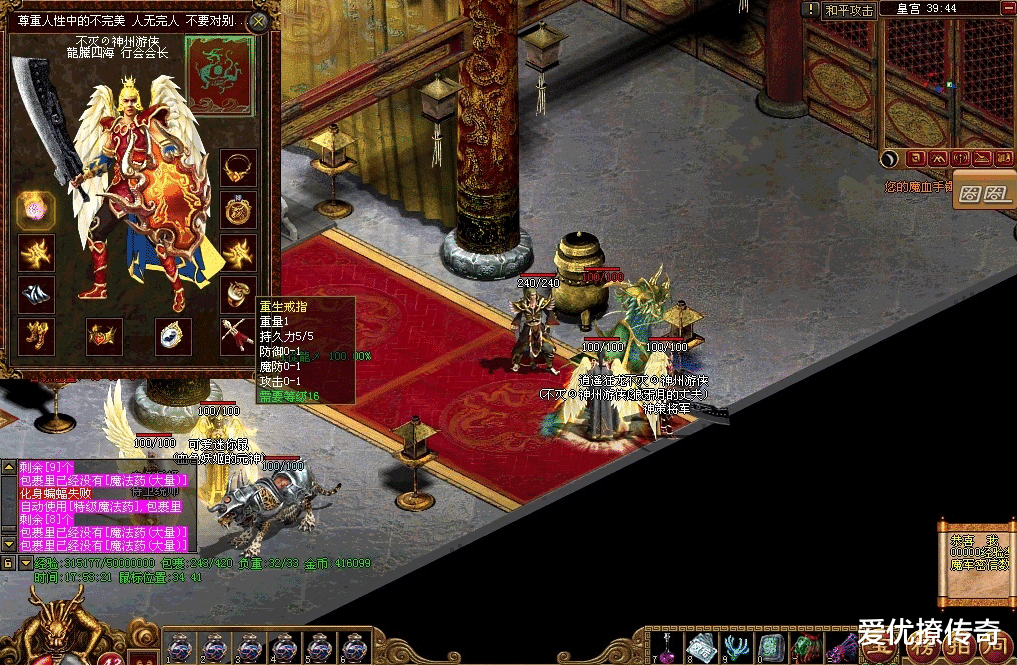Screen dimensions: 1017x665
Task: Select the rebirth ring slot
Action: (238, 293)
